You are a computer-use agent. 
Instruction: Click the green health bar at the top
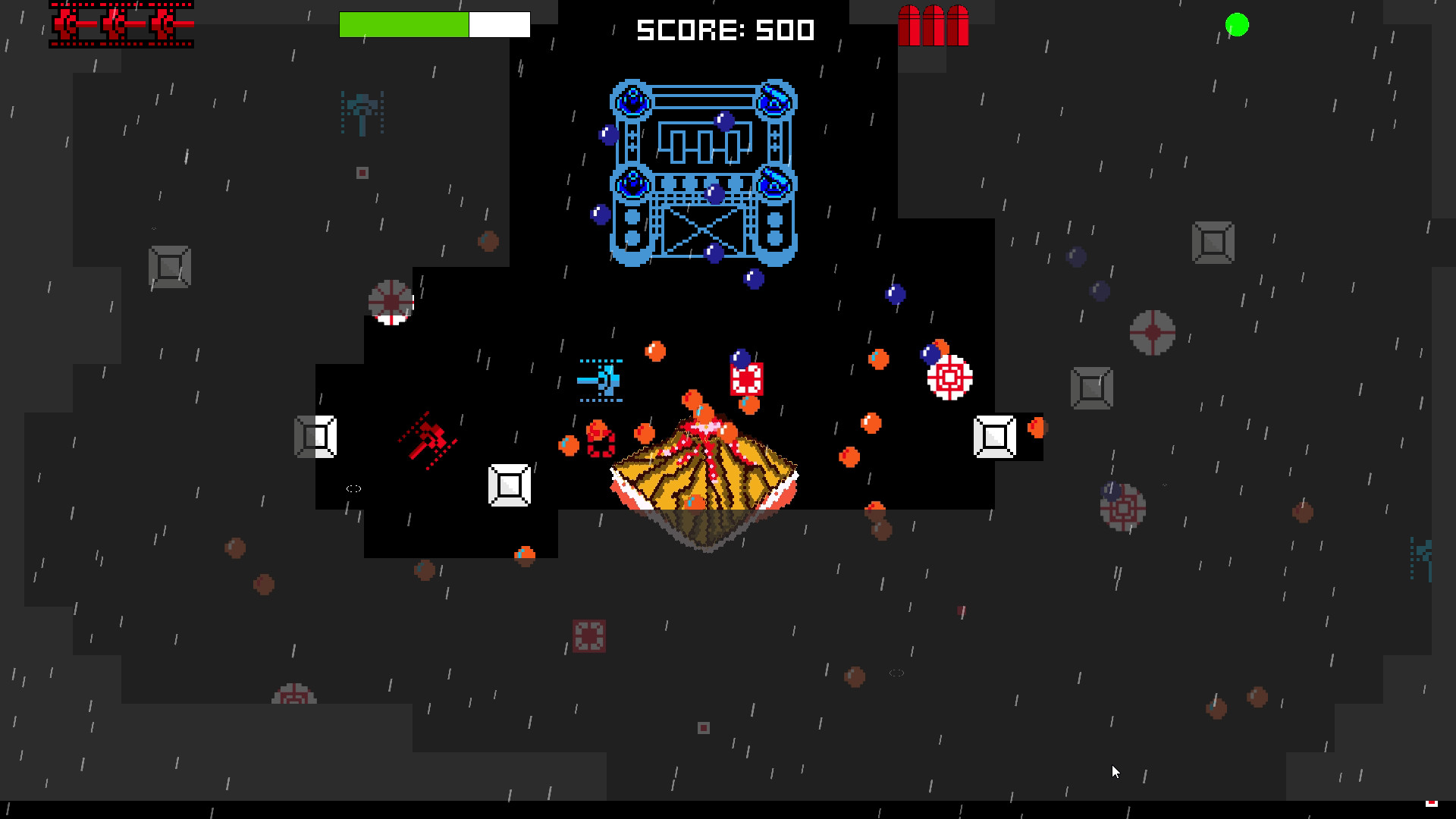pyautogui.click(x=404, y=24)
